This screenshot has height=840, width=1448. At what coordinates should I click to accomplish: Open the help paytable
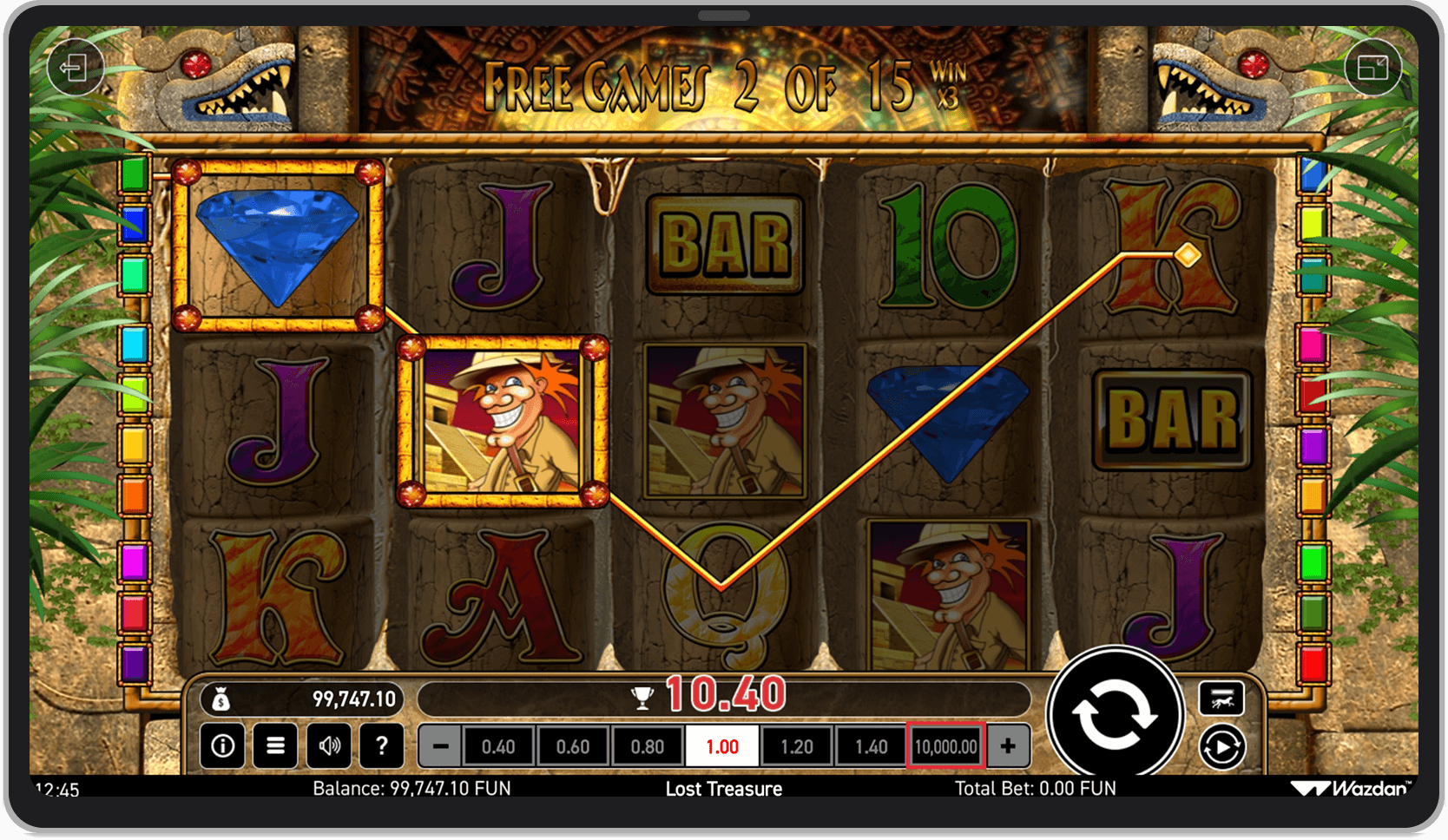pos(382,745)
